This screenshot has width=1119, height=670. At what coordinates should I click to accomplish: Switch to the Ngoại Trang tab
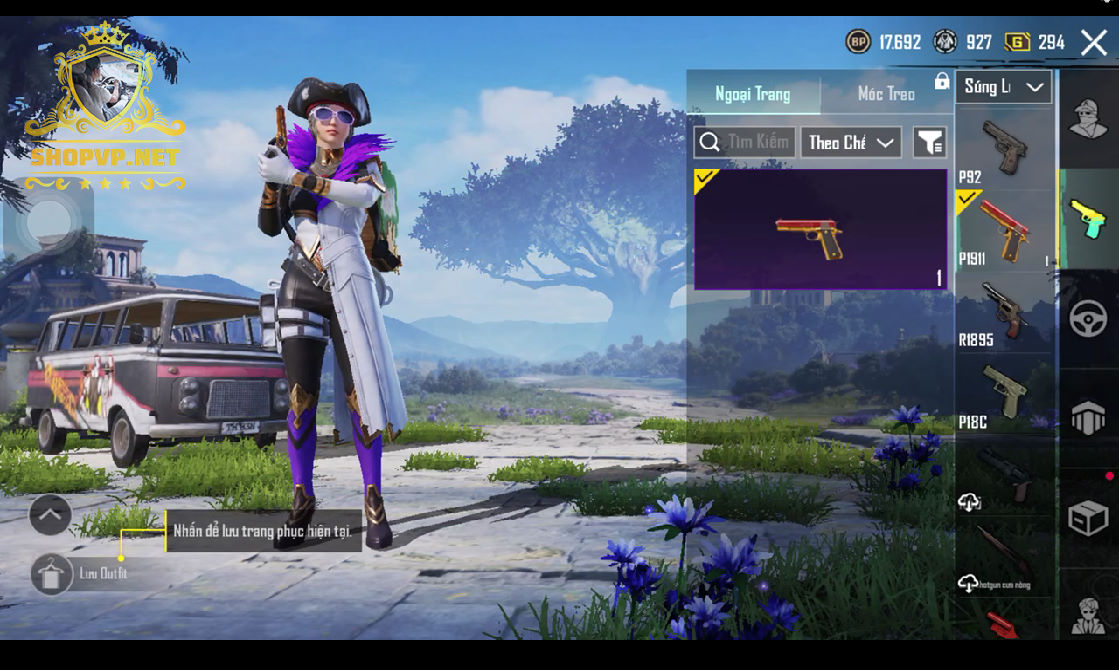point(753,94)
